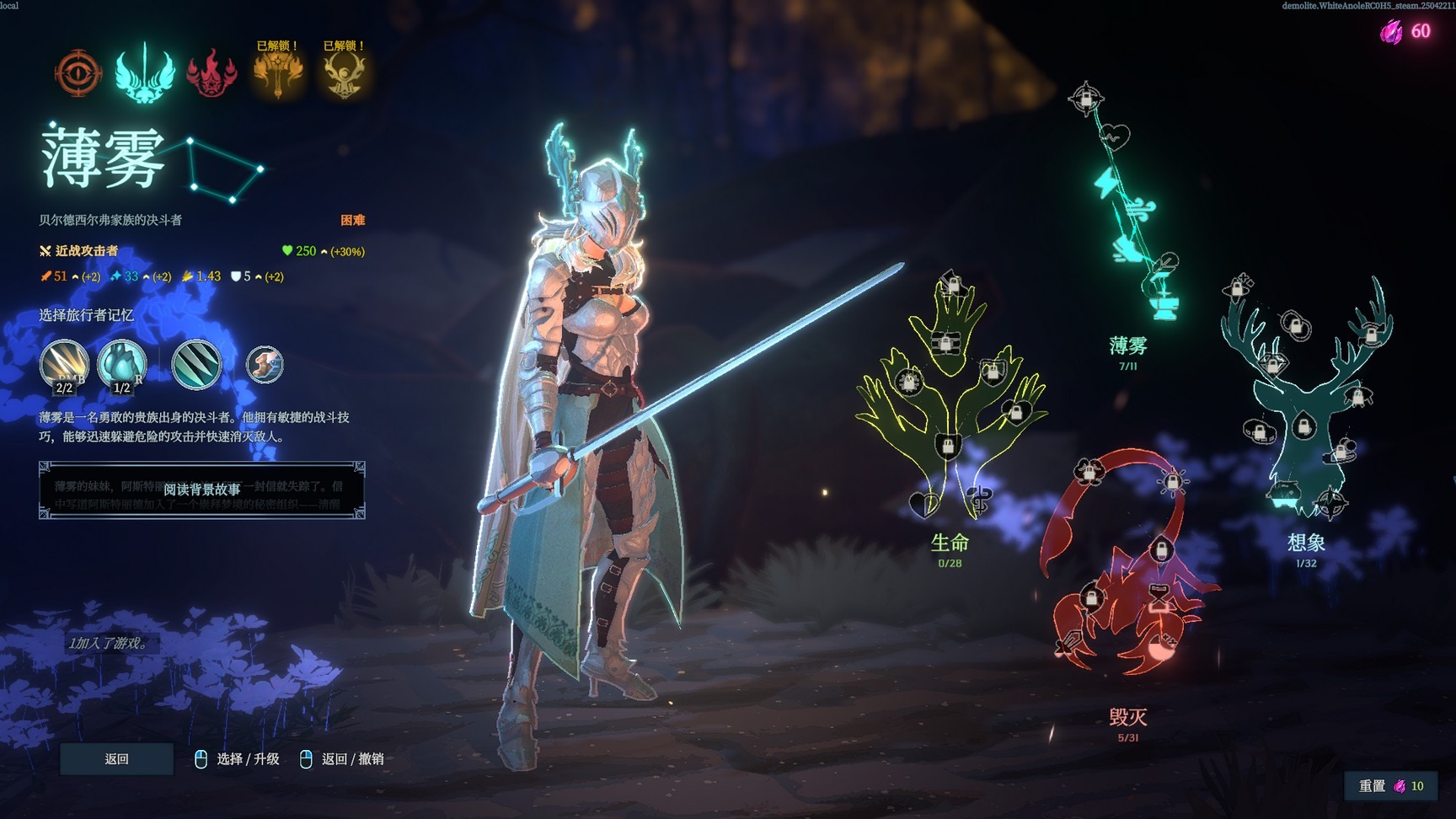Pick the golden horned figure emblem
This screenshot has width=1456, height=819.
345,76
